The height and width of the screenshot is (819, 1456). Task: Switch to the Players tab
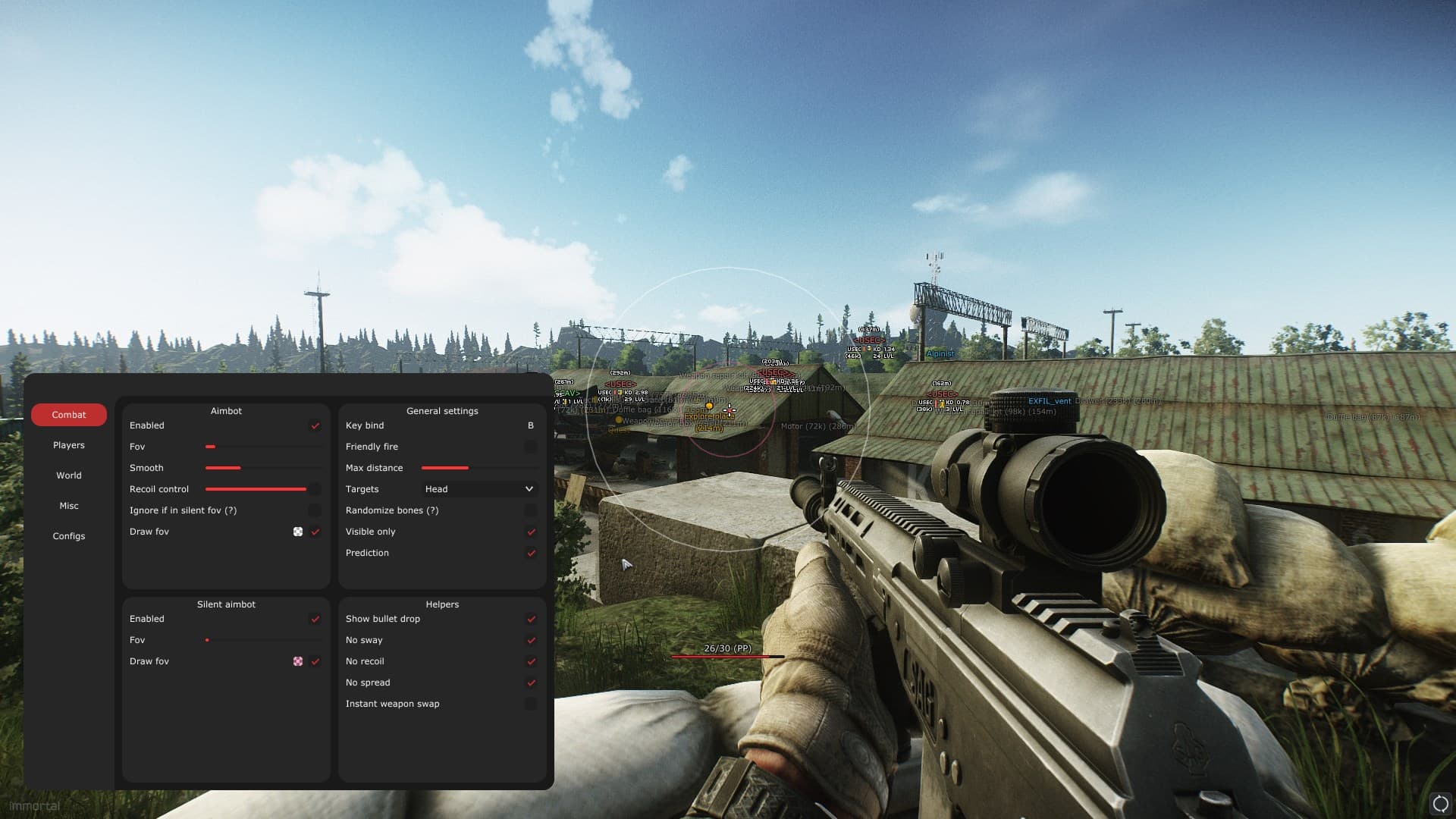[x=68, y=445]
